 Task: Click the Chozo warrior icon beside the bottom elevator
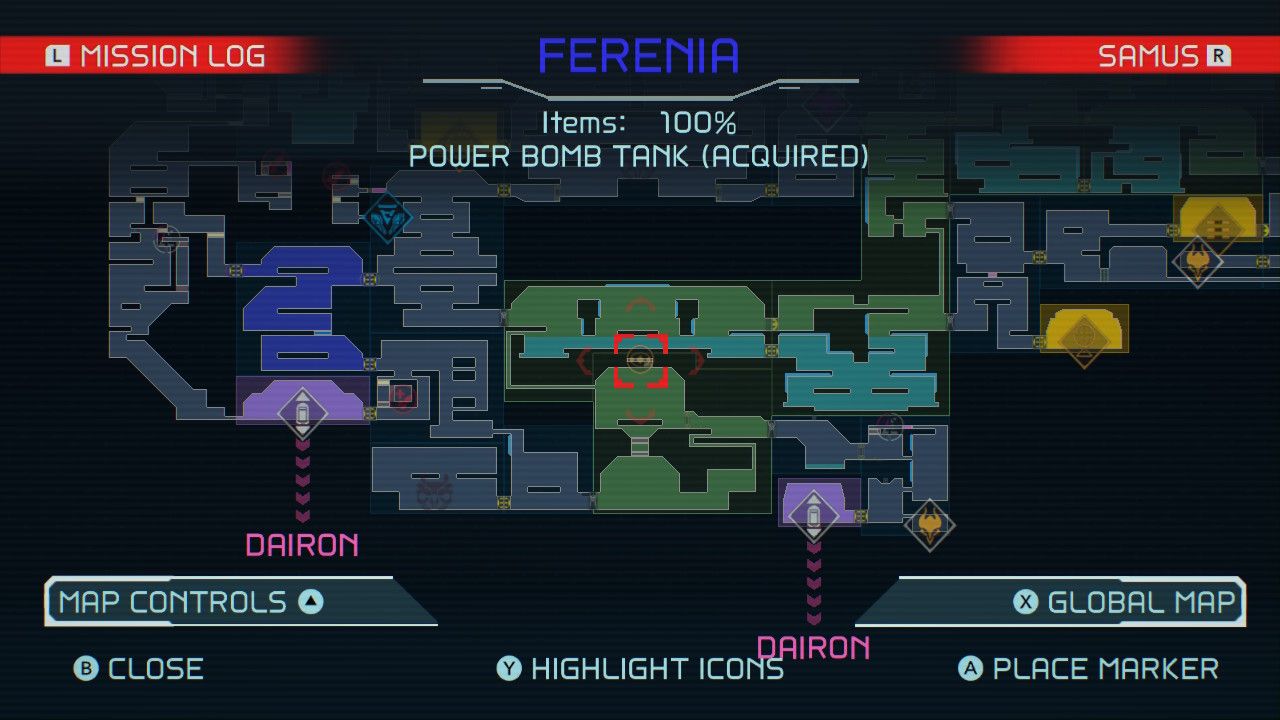[x=932, y=525]
